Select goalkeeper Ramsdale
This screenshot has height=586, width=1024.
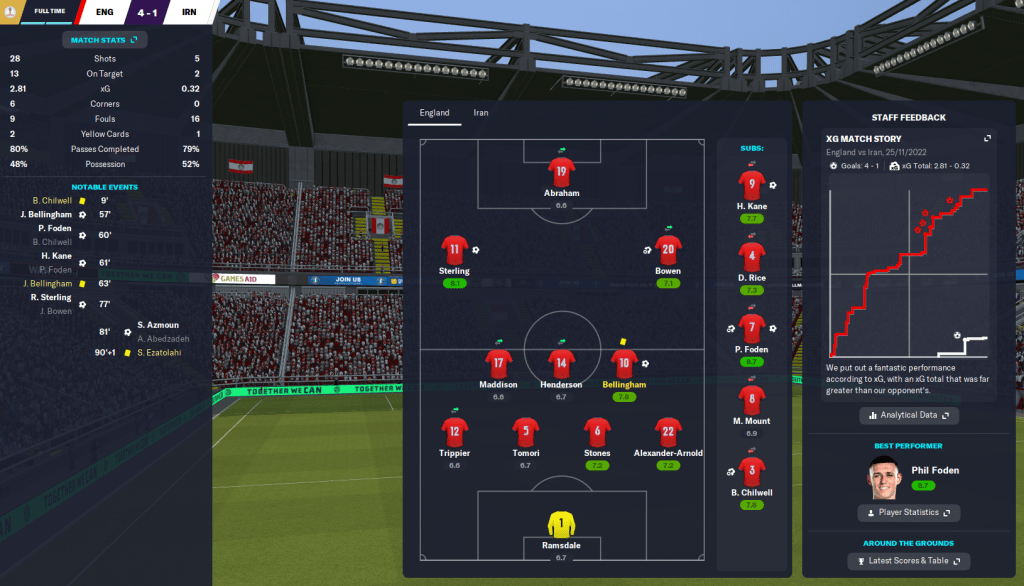561,523
